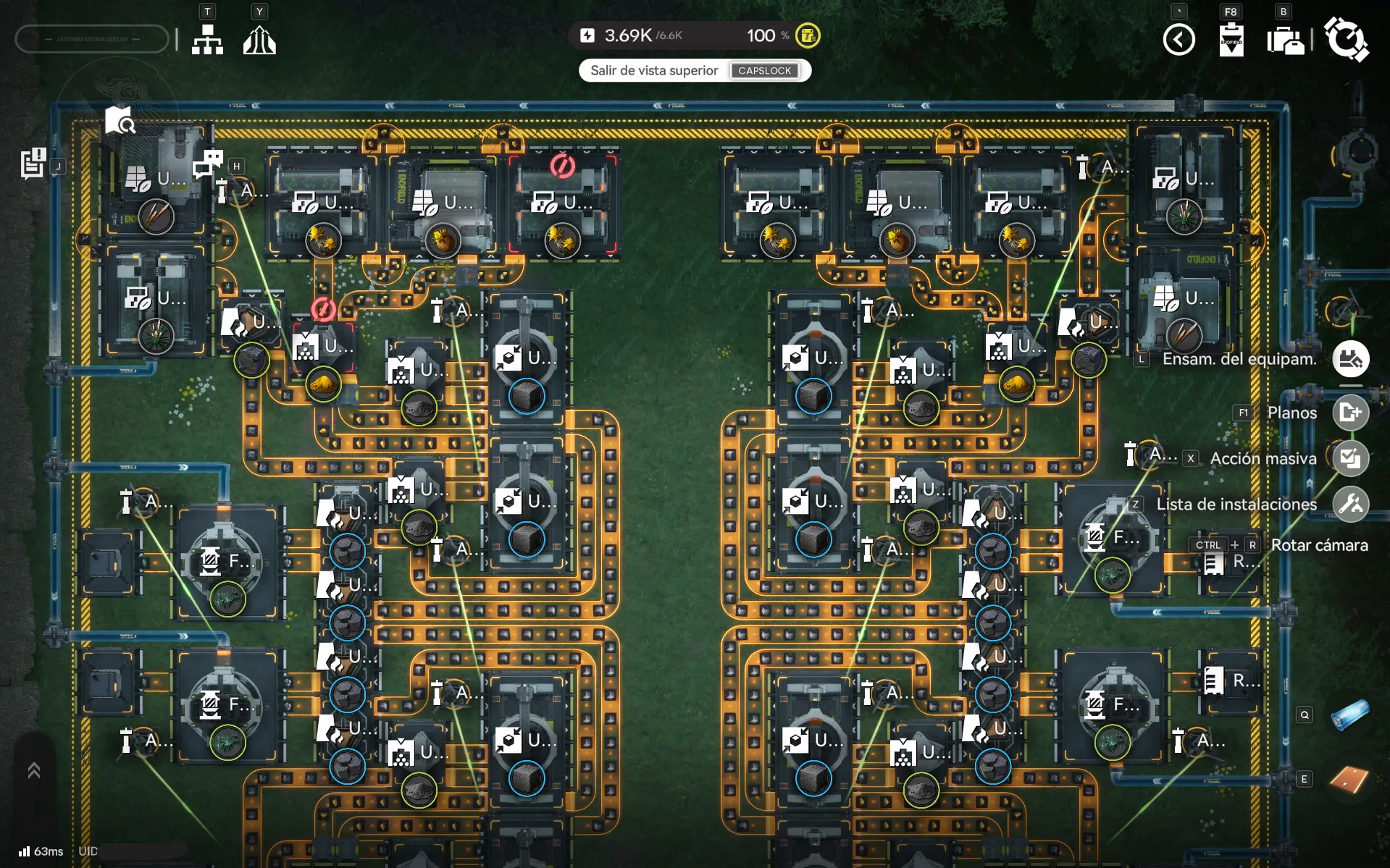The image size is (1390, 868).
Task: Select the orange belt item slot
Action: point(1349,779)
